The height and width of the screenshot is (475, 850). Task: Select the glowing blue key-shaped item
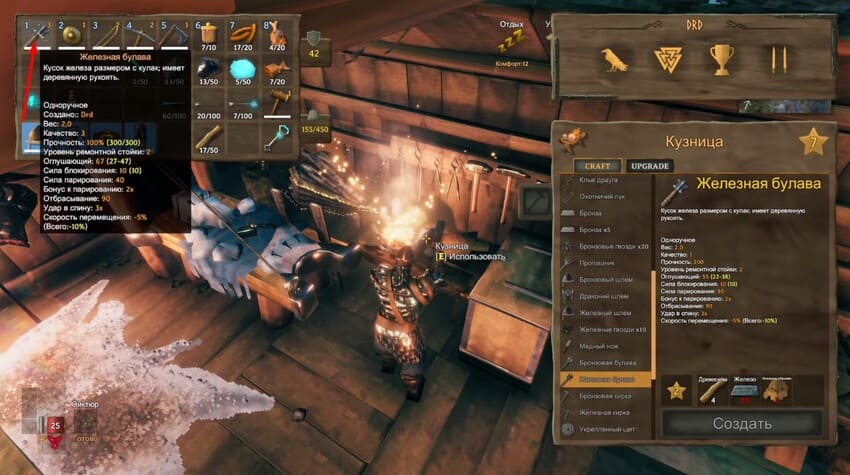coord(279,137)
